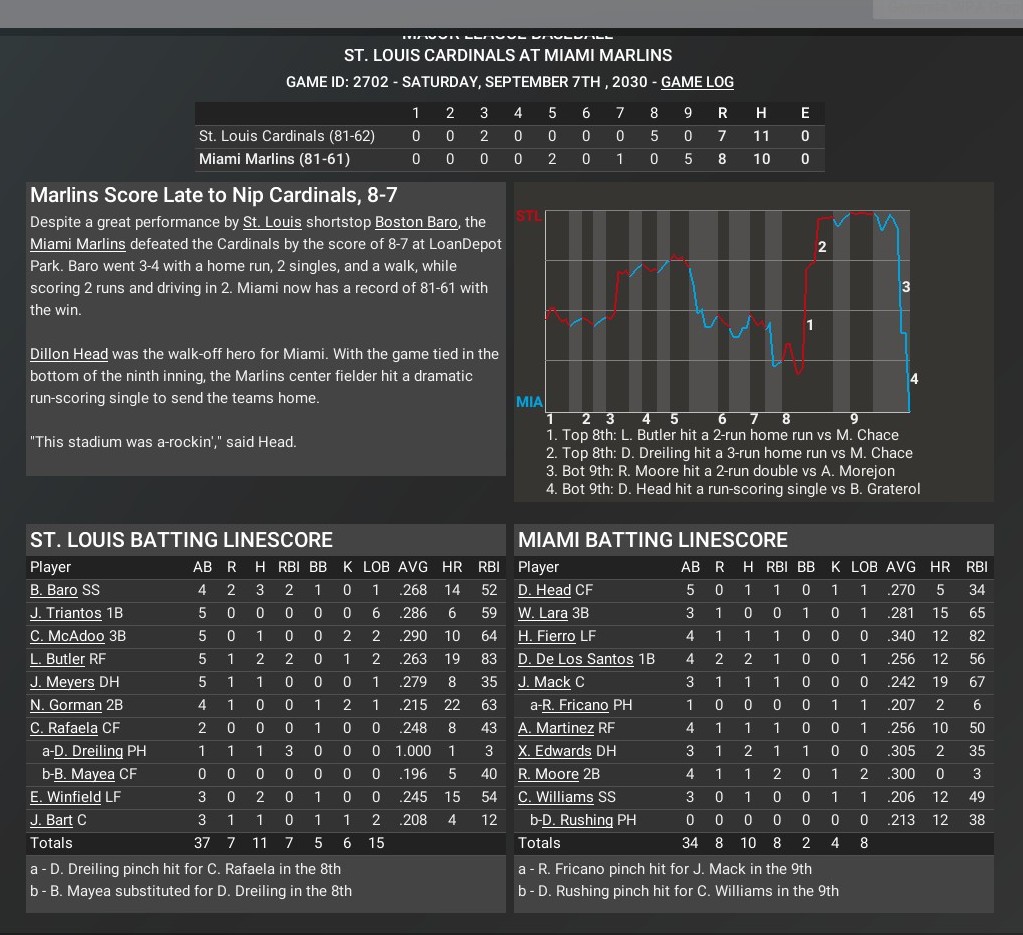Select H. Fierro in Miami batting linescore
1023x935 pixels.
546,636
